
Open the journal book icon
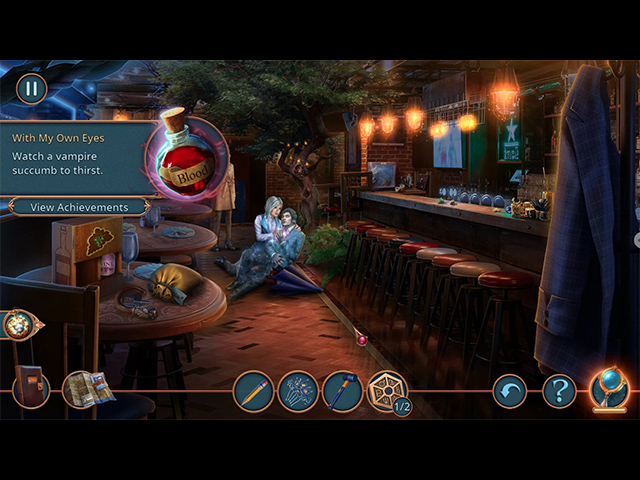(30, 387)
